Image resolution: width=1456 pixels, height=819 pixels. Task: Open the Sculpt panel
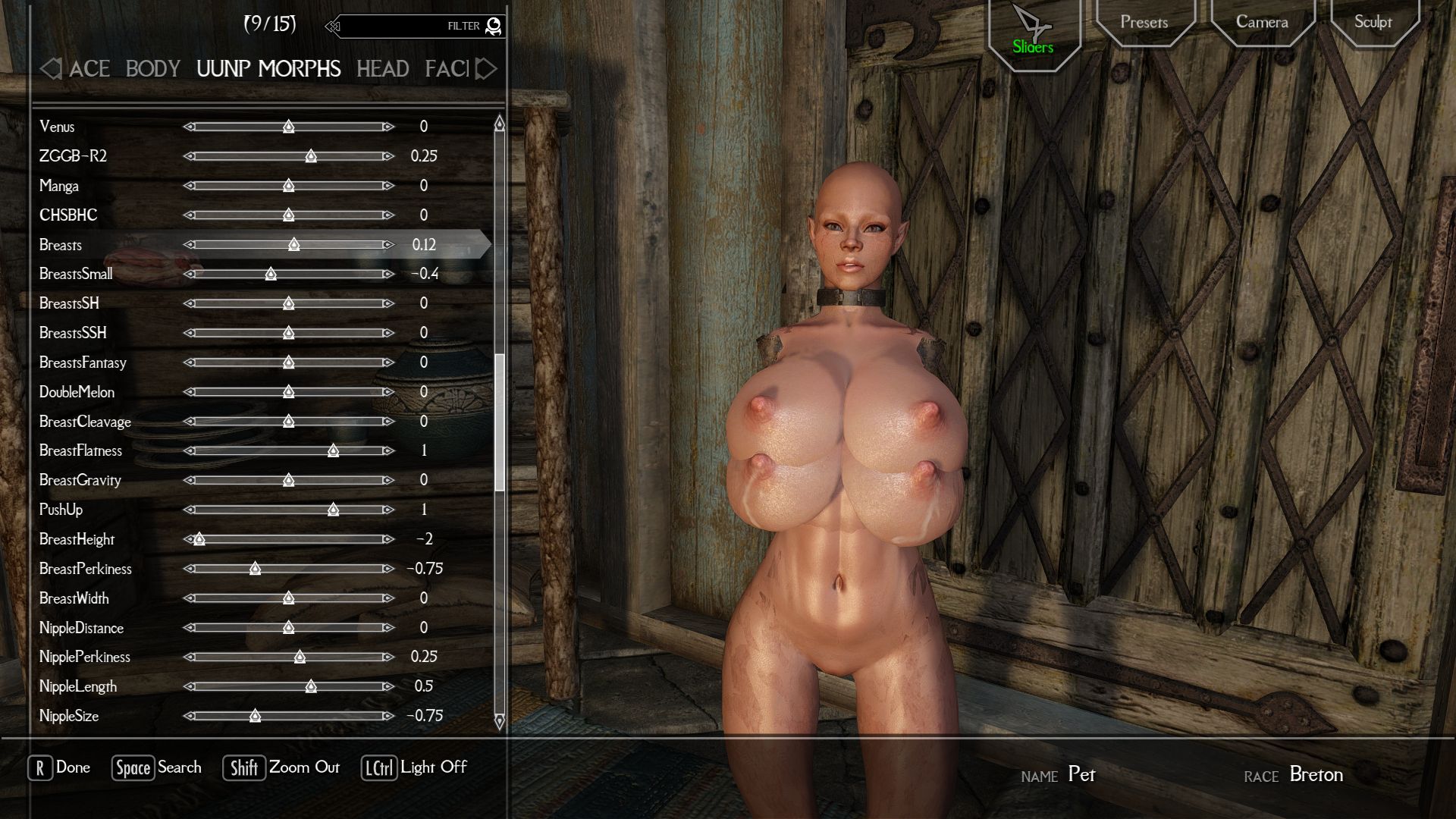click(1373, 22)
